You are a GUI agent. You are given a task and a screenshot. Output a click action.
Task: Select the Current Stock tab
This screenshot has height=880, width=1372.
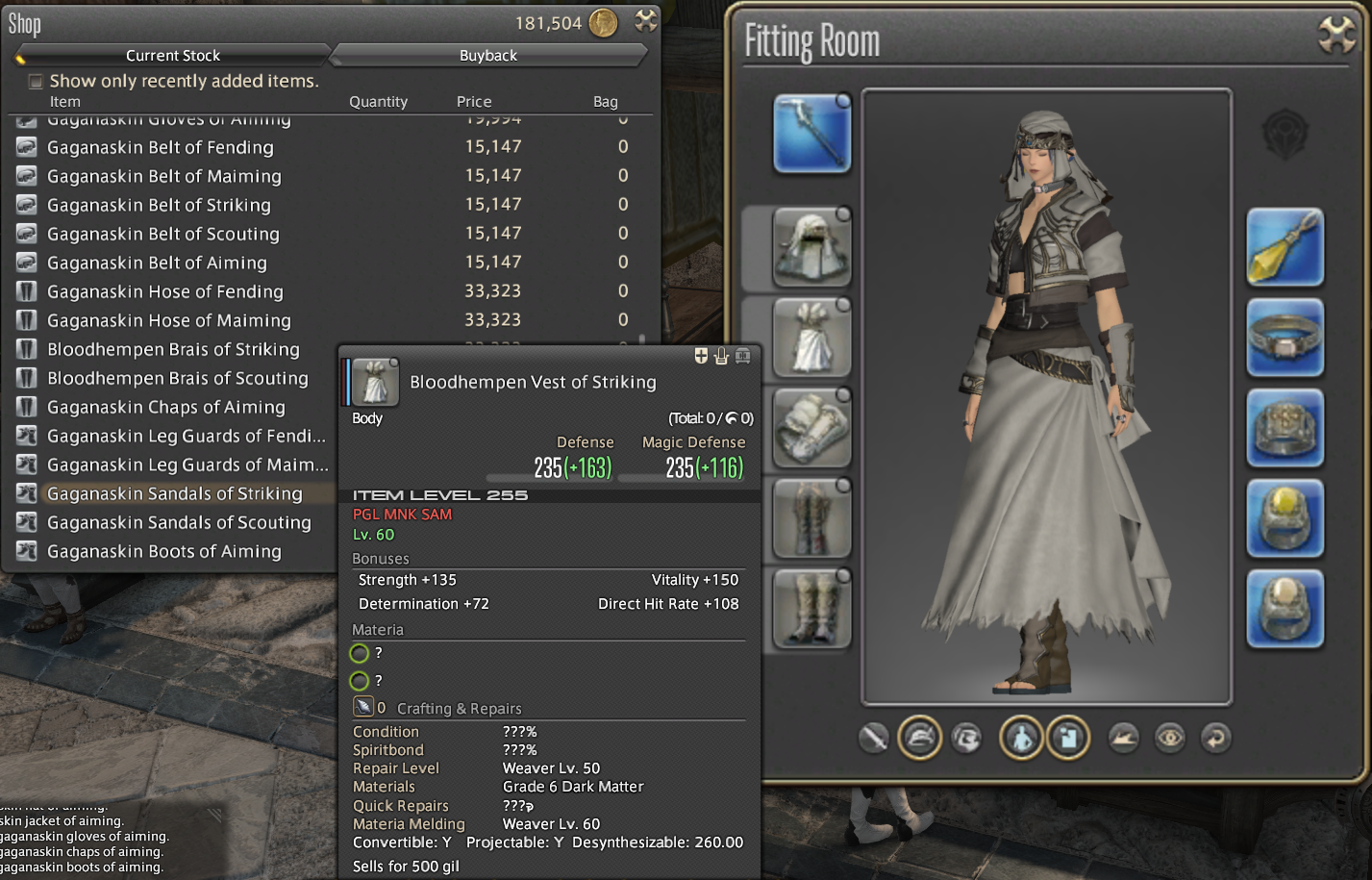(173, 56)
